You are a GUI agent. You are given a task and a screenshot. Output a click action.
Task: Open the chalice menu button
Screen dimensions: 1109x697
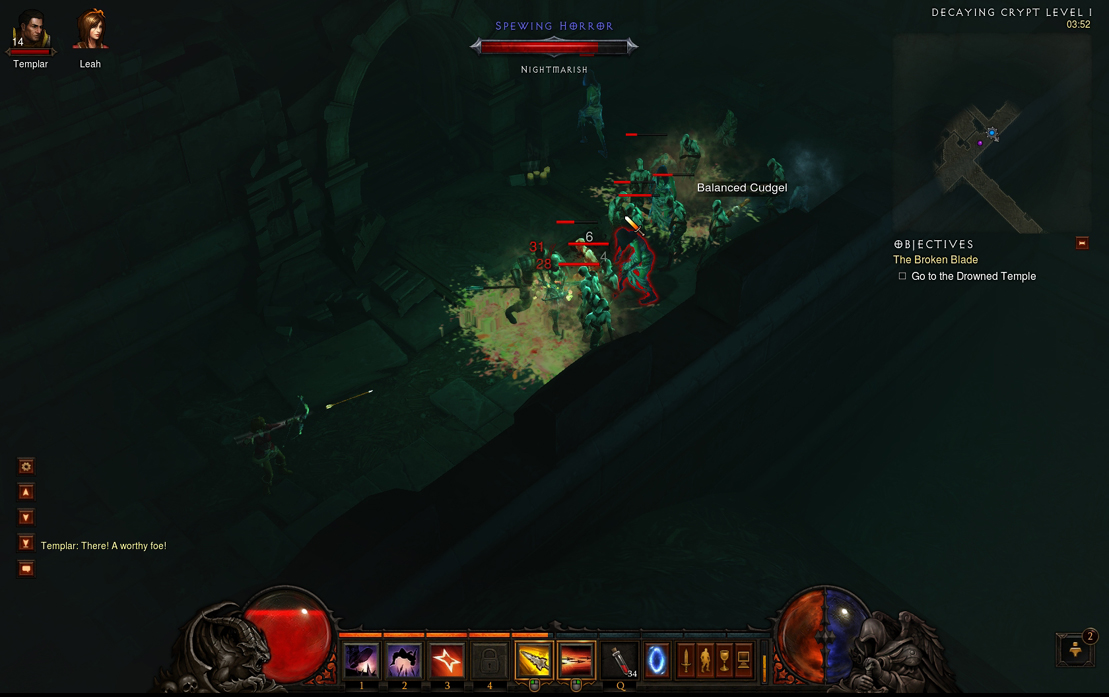(x=724, y=661)
